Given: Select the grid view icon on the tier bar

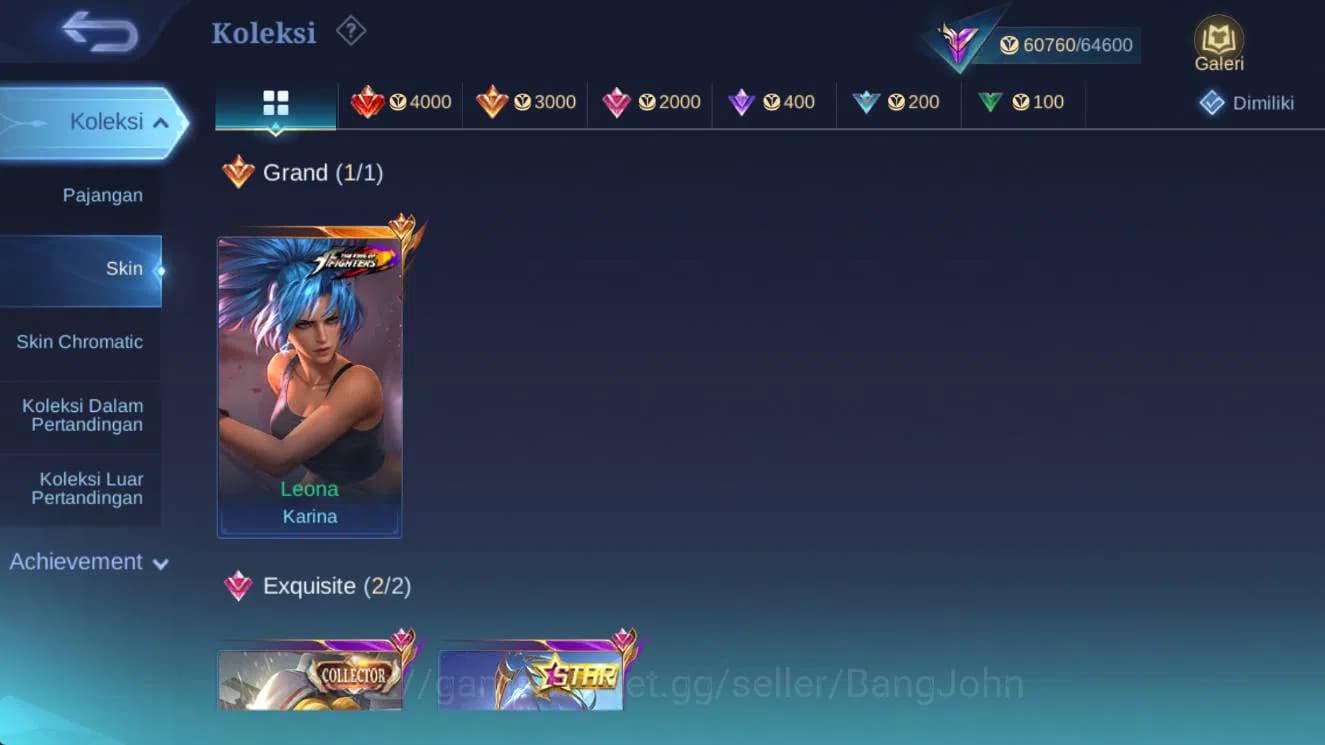Looking at the screenshot, I should pos(274,103).
